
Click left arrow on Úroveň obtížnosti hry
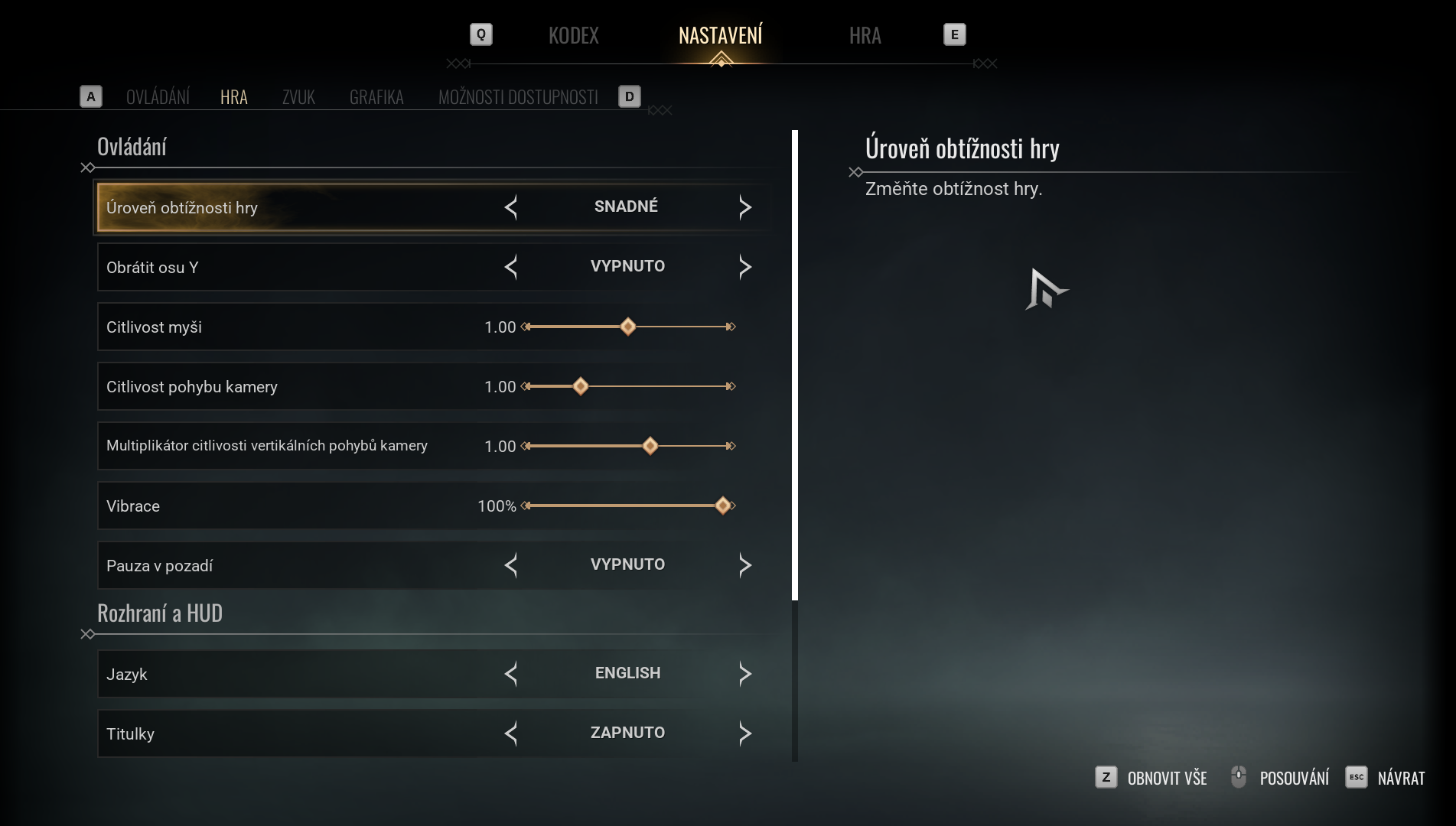pos(511,207)
